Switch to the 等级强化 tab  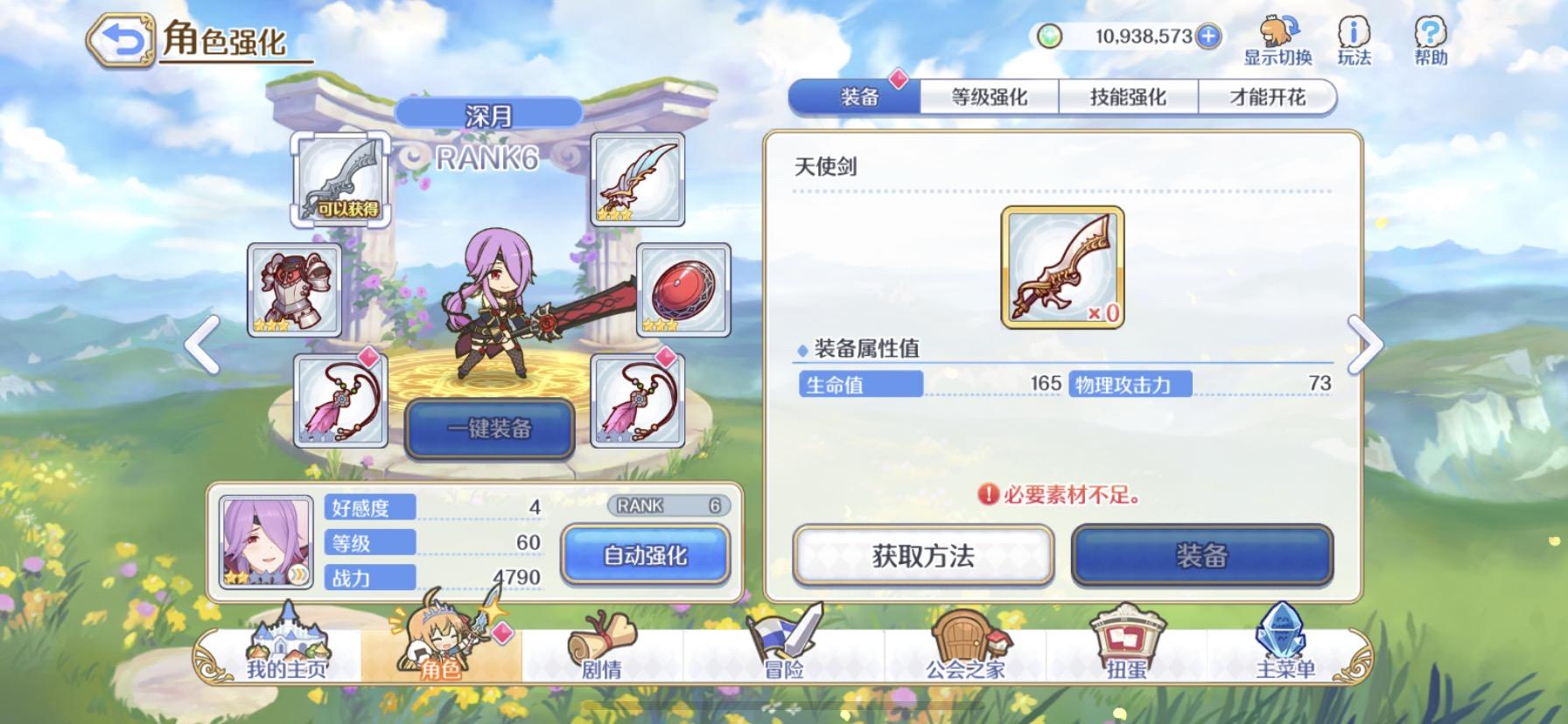pyautogui.click(x=989, y=96)
